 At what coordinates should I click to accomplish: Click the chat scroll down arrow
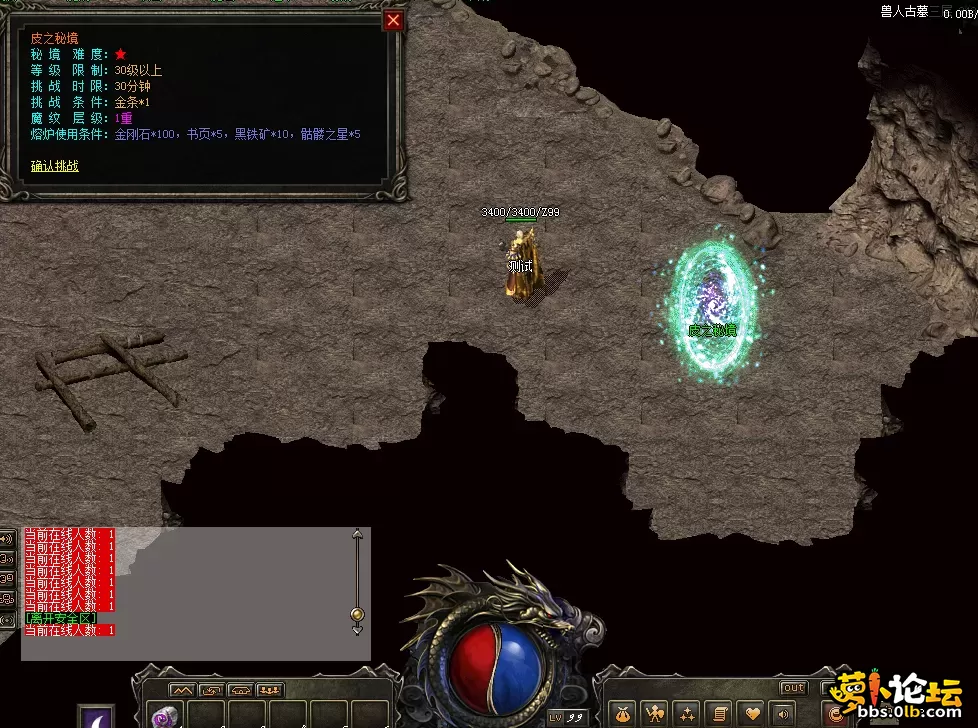click(x=358, y=630)
